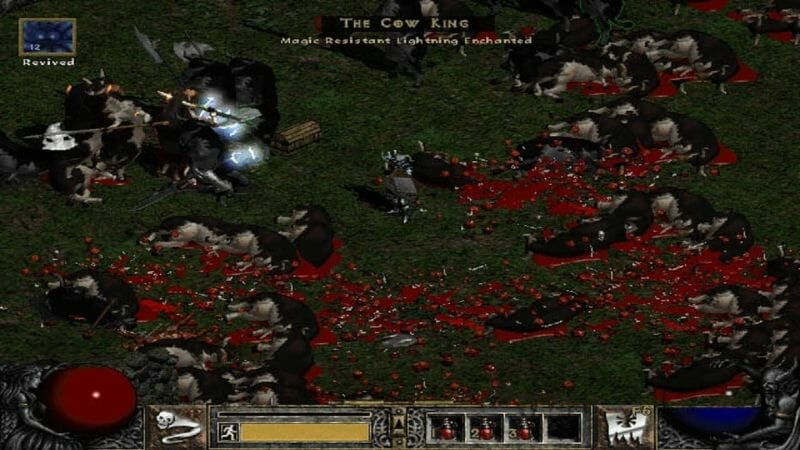The width and height of the screenshot is (800, 450).
Task: Open the left skill selector with the skull icon
Action: pyautogui.click(x=176, y=427)
